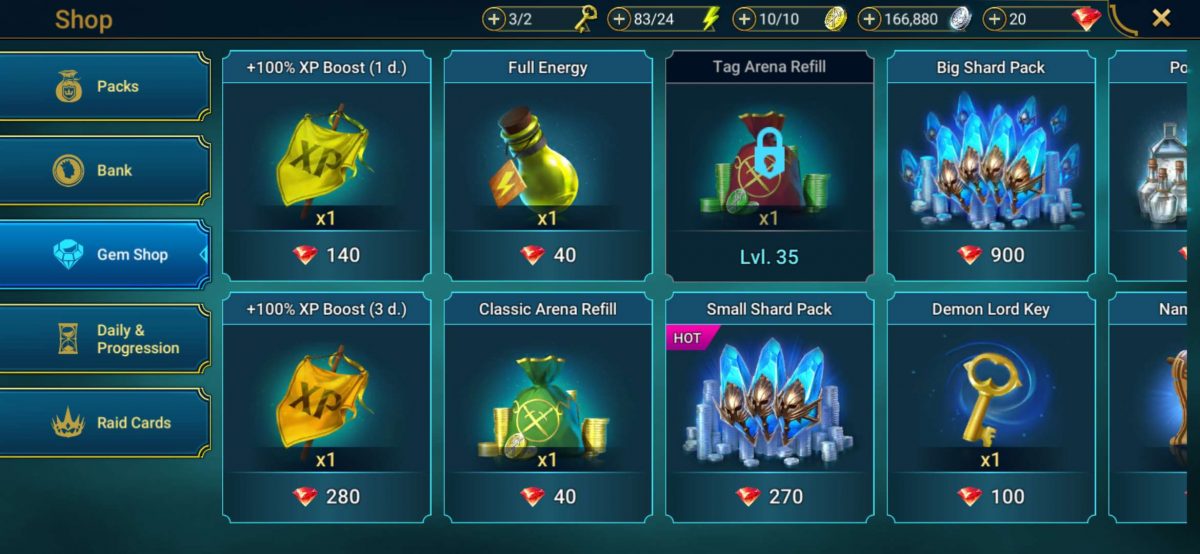
Task: Add energy using the lightning plus button
Action: point(620,19)
